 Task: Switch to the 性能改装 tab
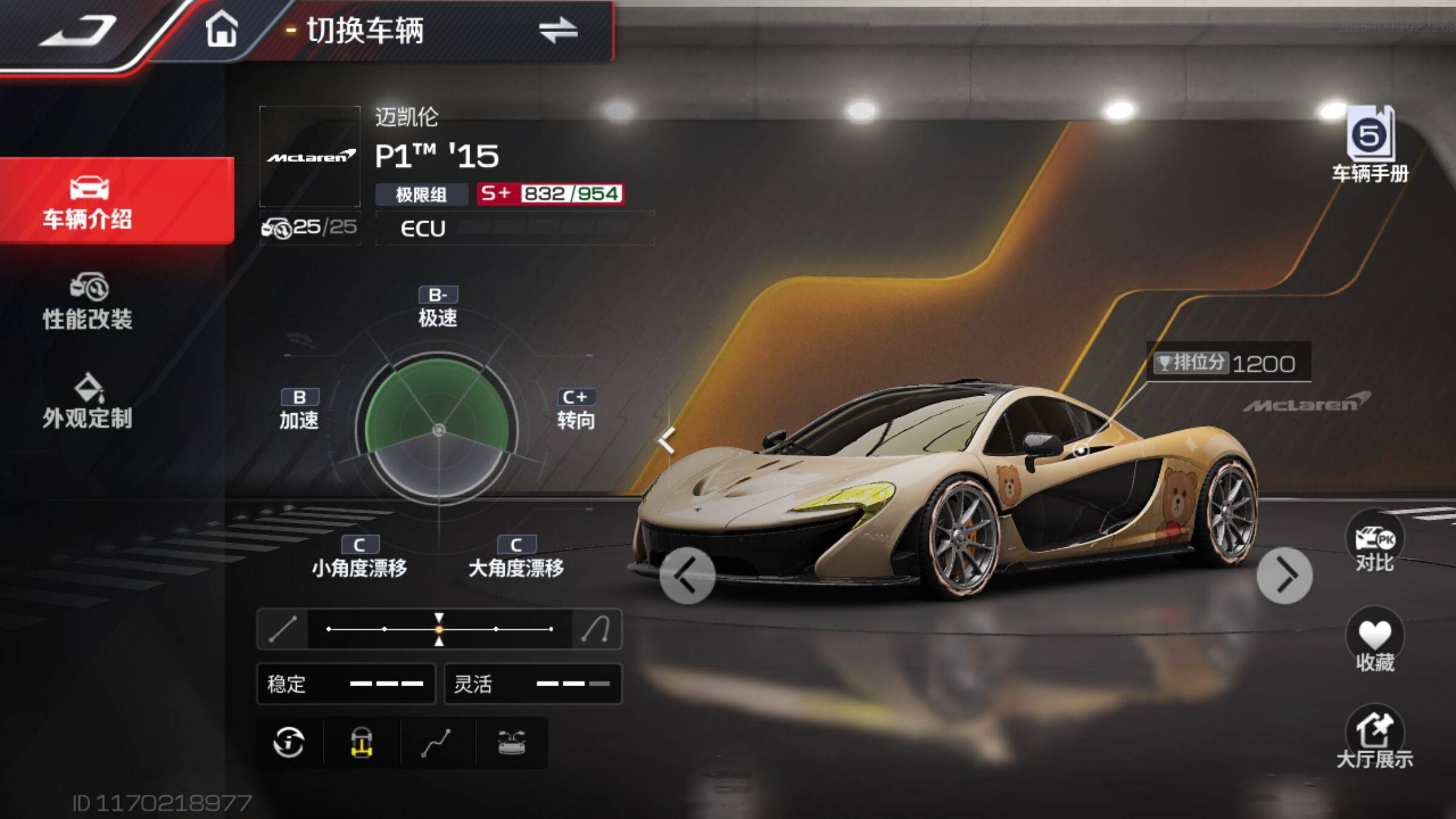click(x=87, y=302)
